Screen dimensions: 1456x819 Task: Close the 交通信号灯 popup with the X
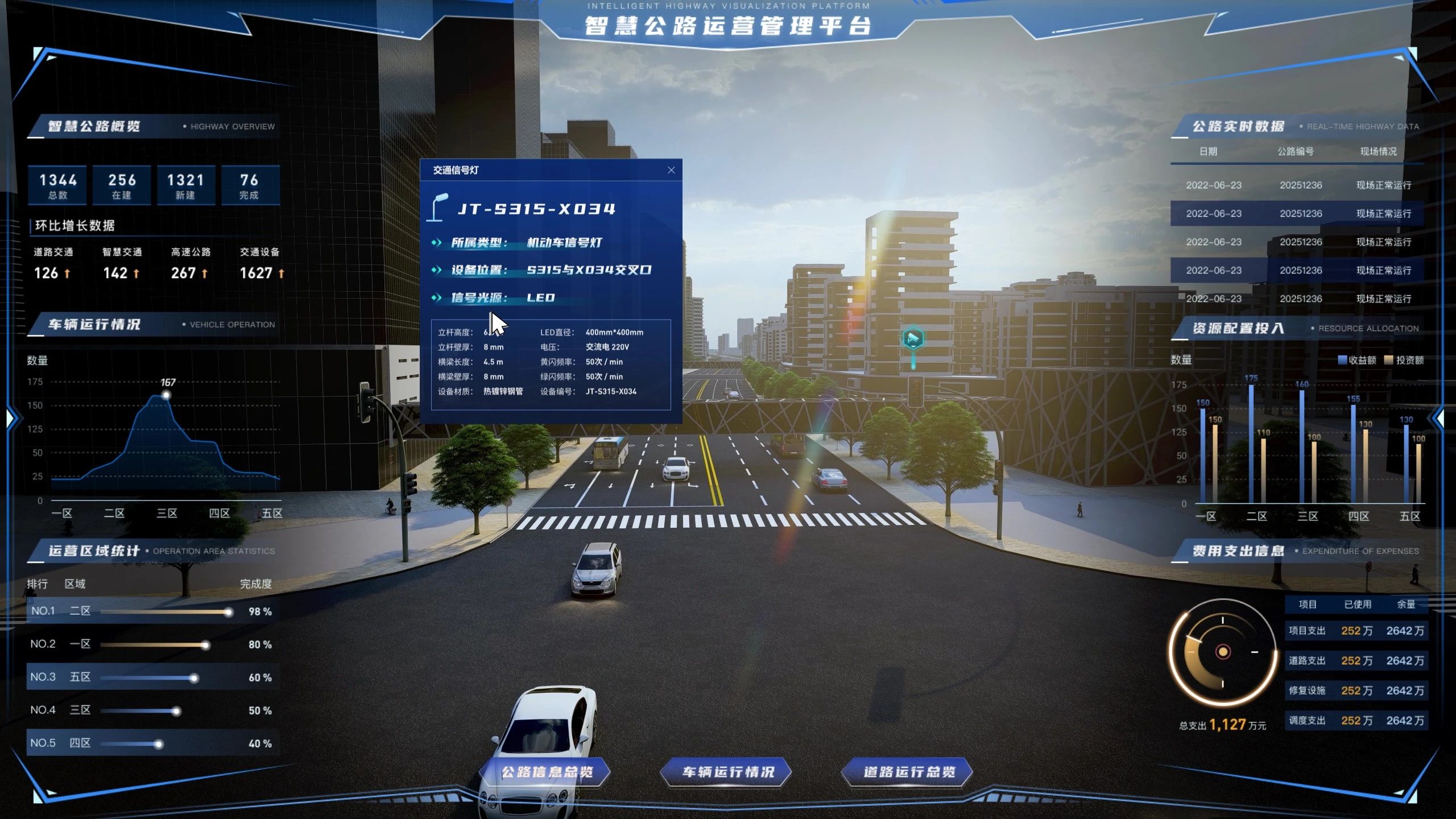tap(671, 170)
